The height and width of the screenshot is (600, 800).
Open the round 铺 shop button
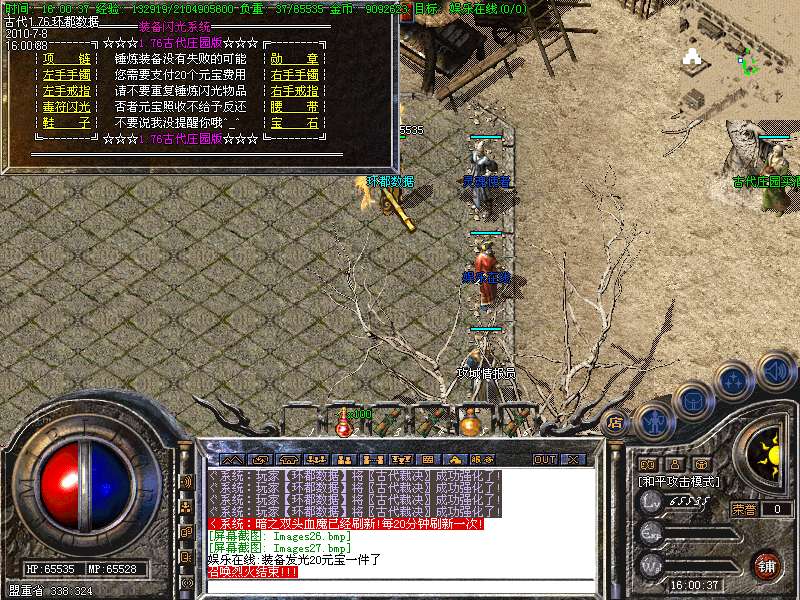click(767, 565)
